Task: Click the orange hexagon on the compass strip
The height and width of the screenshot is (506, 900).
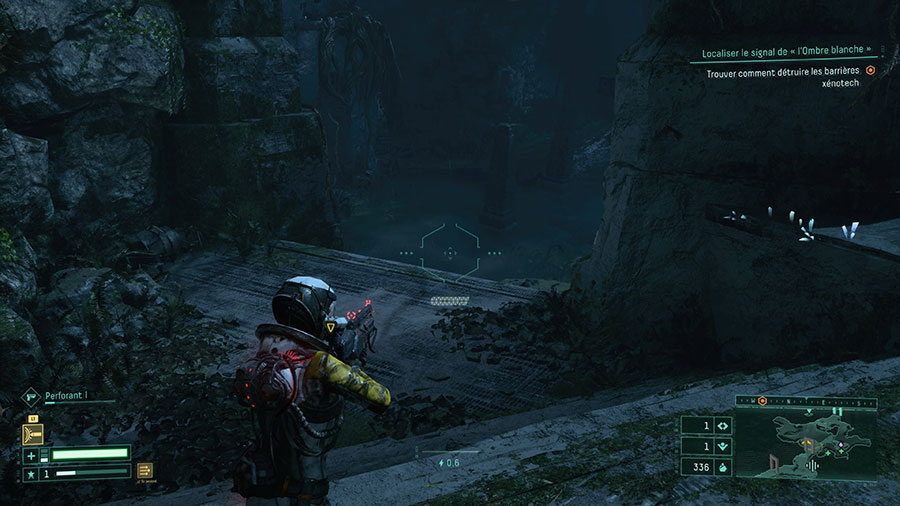Action: click(762, 401)
